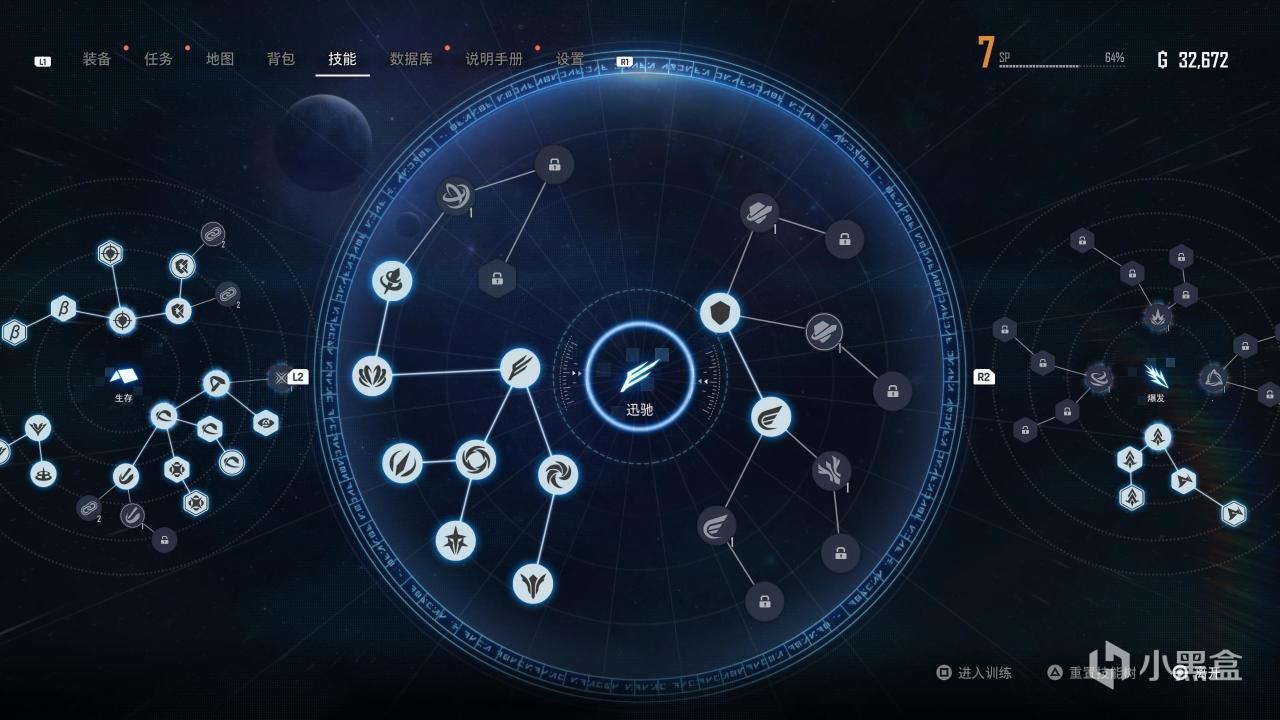Click the planet ring skill node top right
This screenshot has height=720, width=1280.
[757, 211]
